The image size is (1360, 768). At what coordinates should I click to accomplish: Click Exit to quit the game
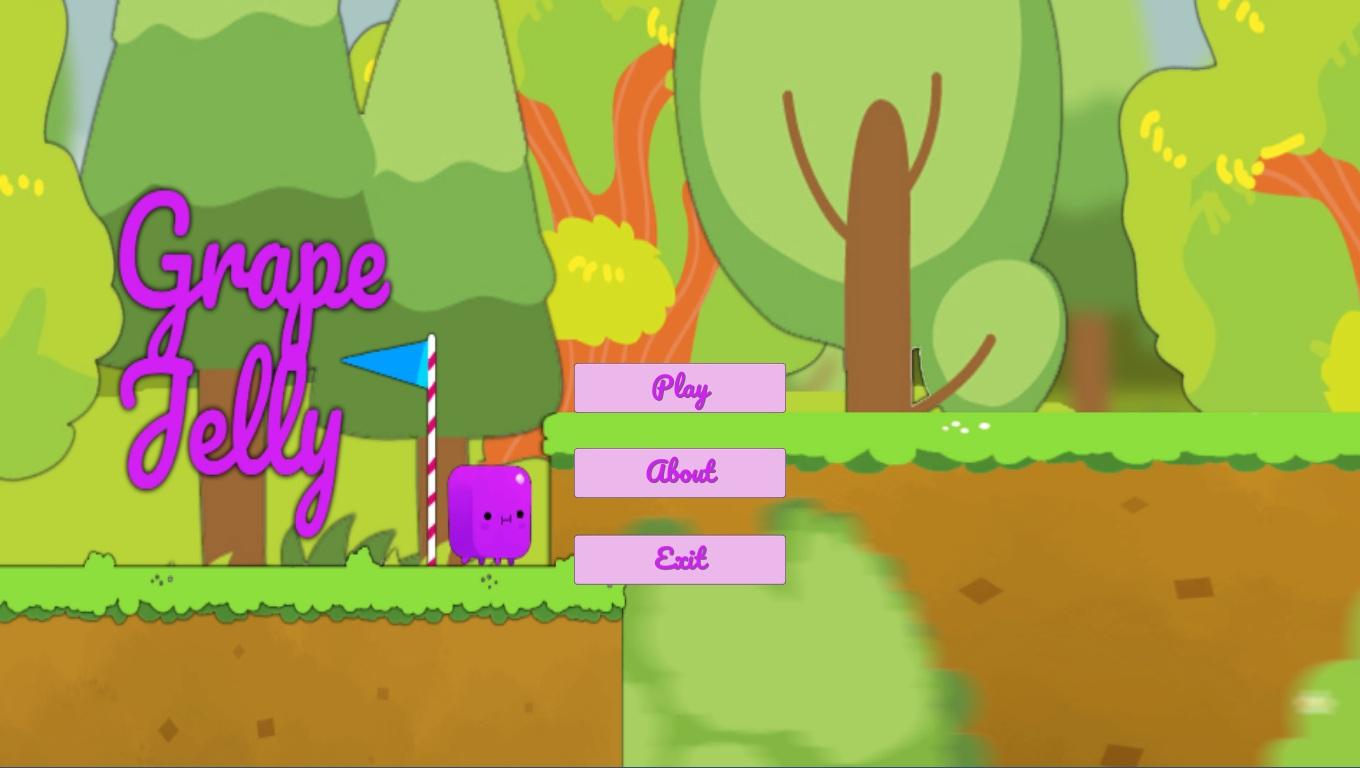pos(679,559)
